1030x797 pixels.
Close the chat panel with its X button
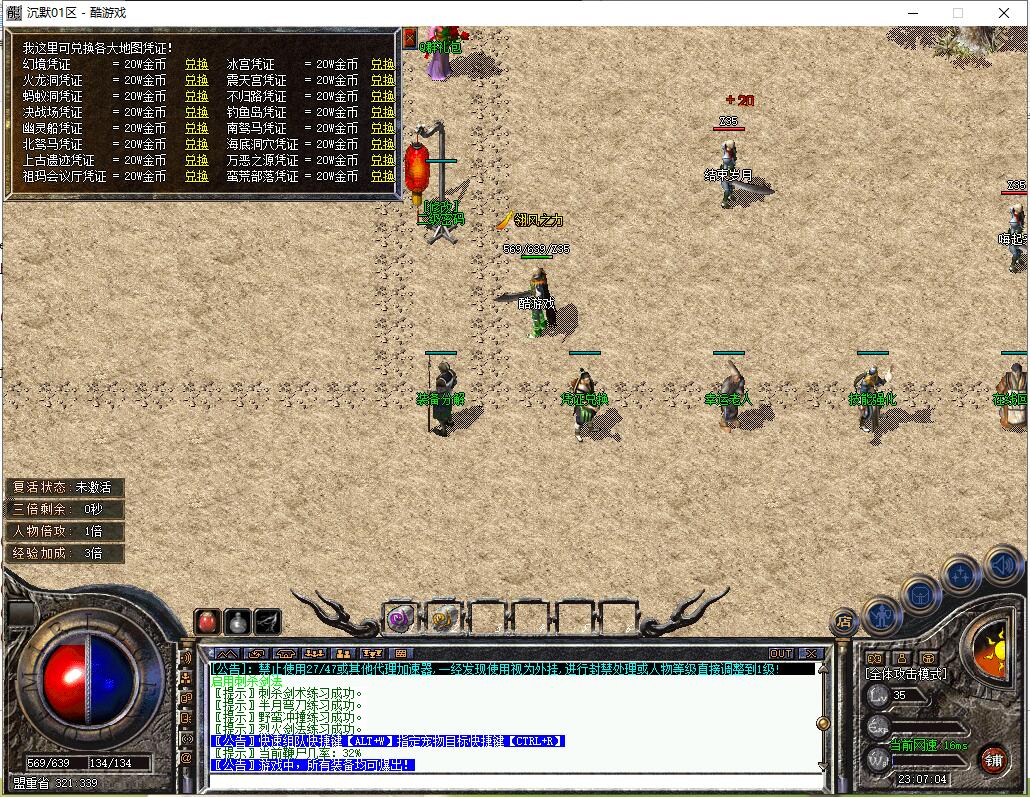click(811, 654)
